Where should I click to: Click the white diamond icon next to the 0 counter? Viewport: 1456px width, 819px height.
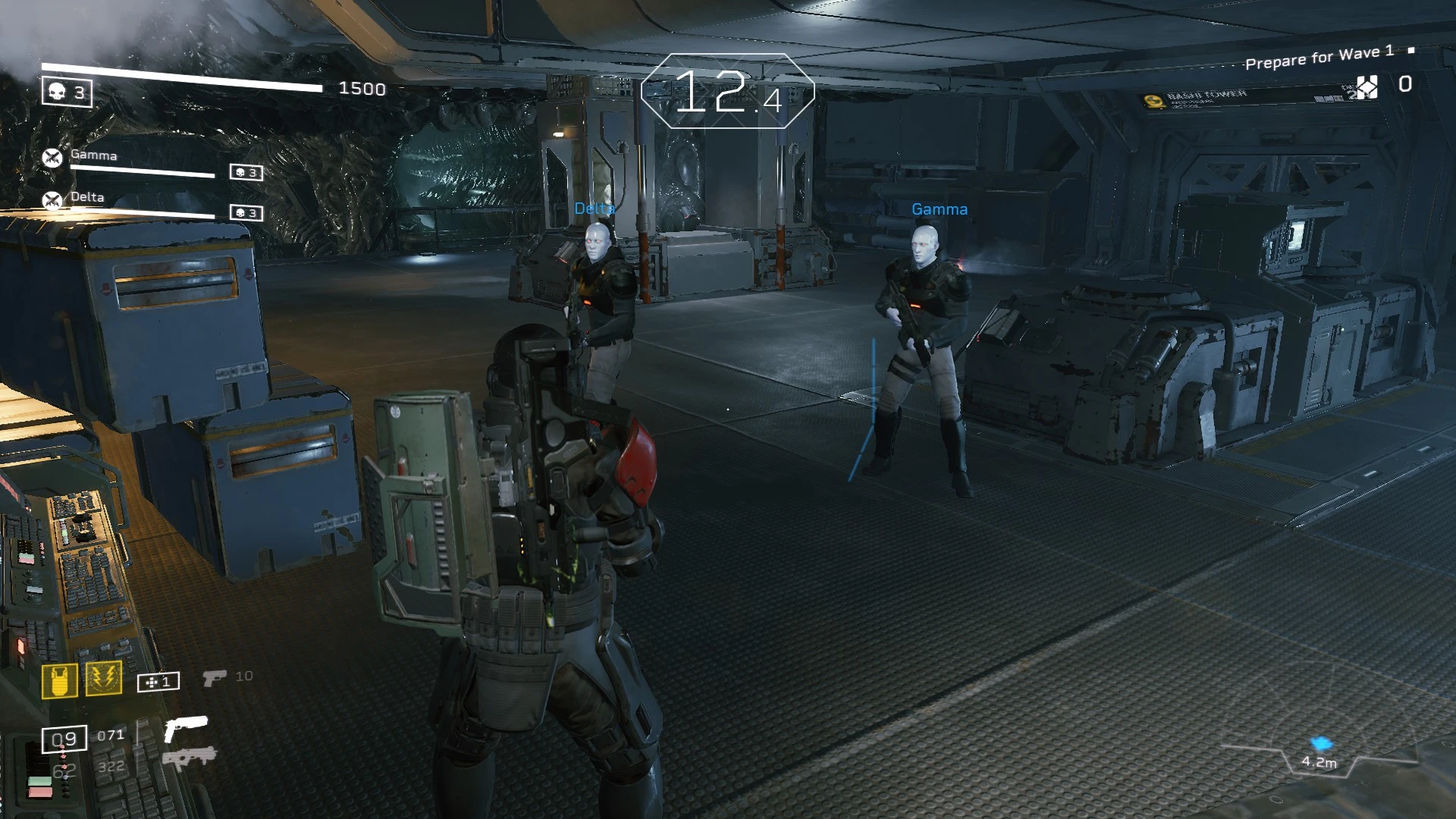coord(1367,86)
